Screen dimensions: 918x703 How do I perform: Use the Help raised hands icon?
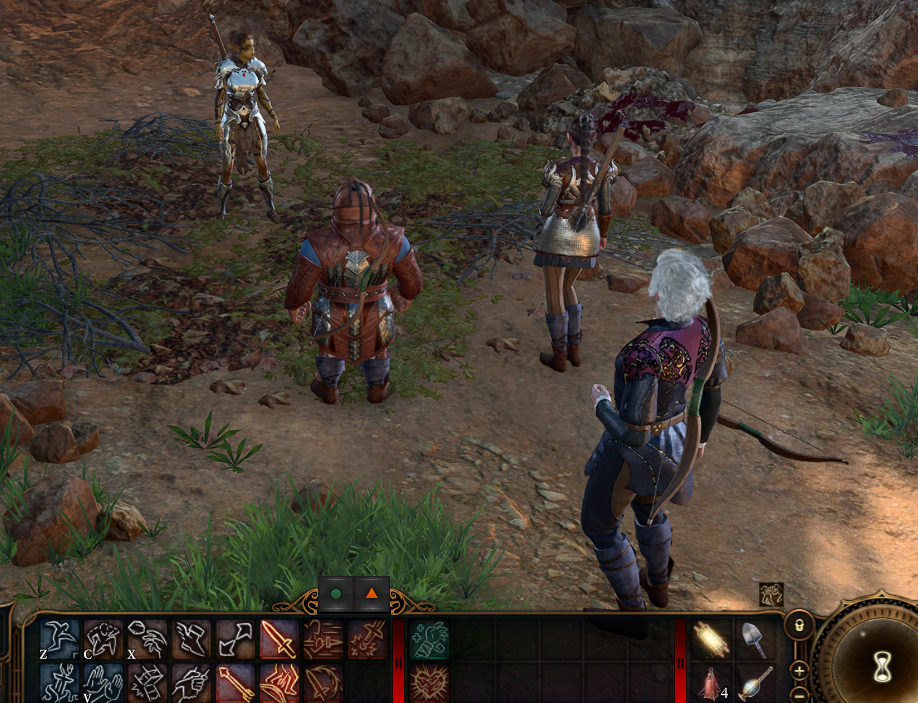pyautogui.click(x=103, y=682)
